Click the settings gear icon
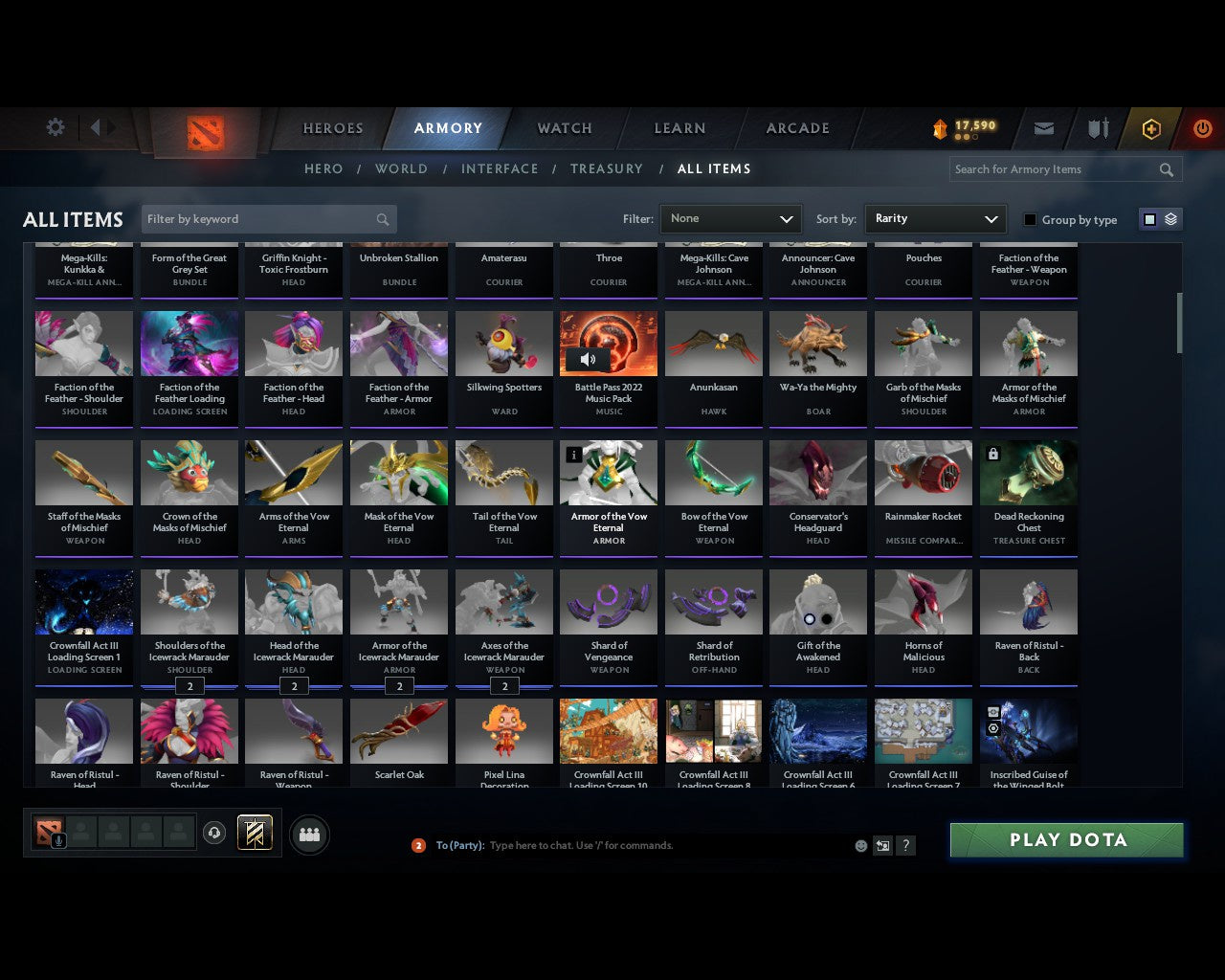The height and width of the screenshot is (980, 1225). 55,126
